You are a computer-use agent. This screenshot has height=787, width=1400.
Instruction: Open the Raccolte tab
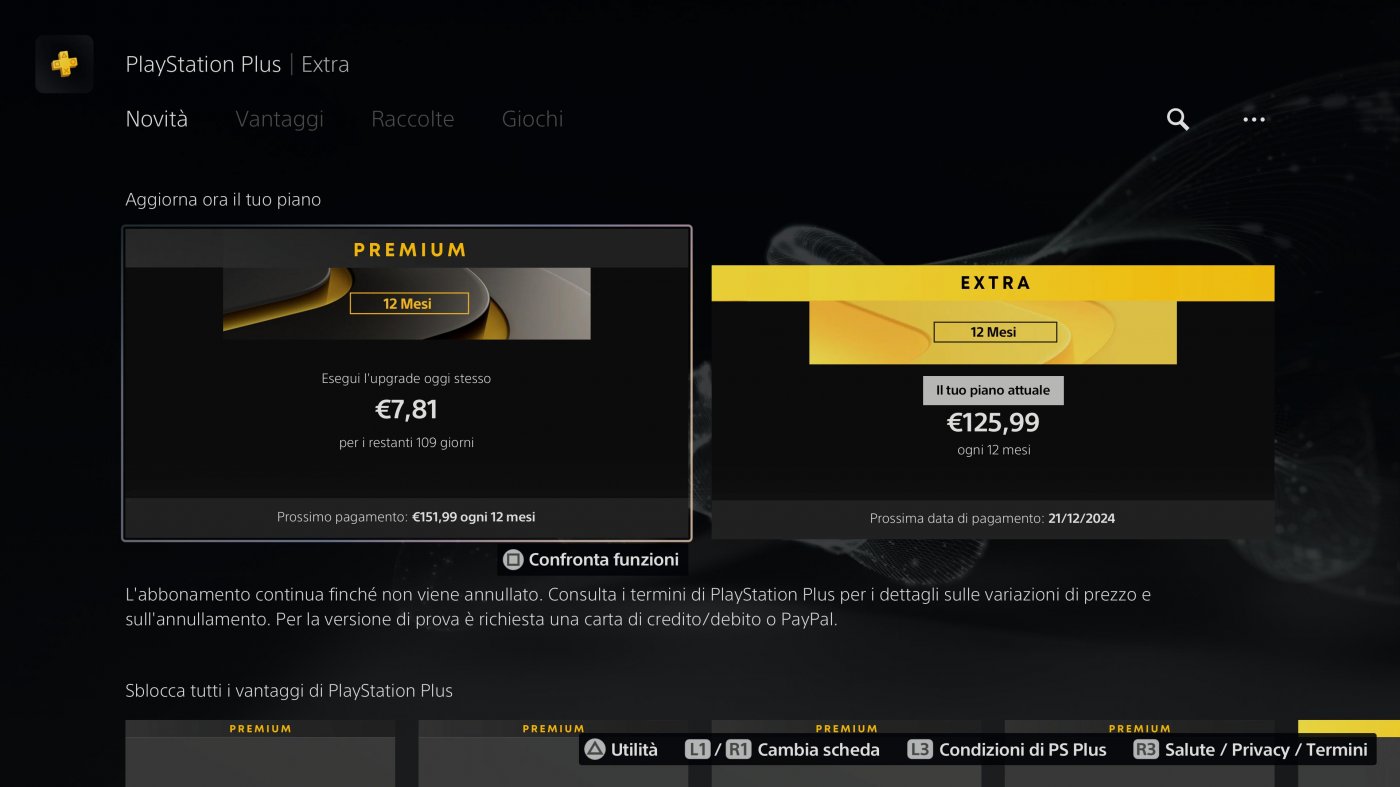(x=412, y=118)
